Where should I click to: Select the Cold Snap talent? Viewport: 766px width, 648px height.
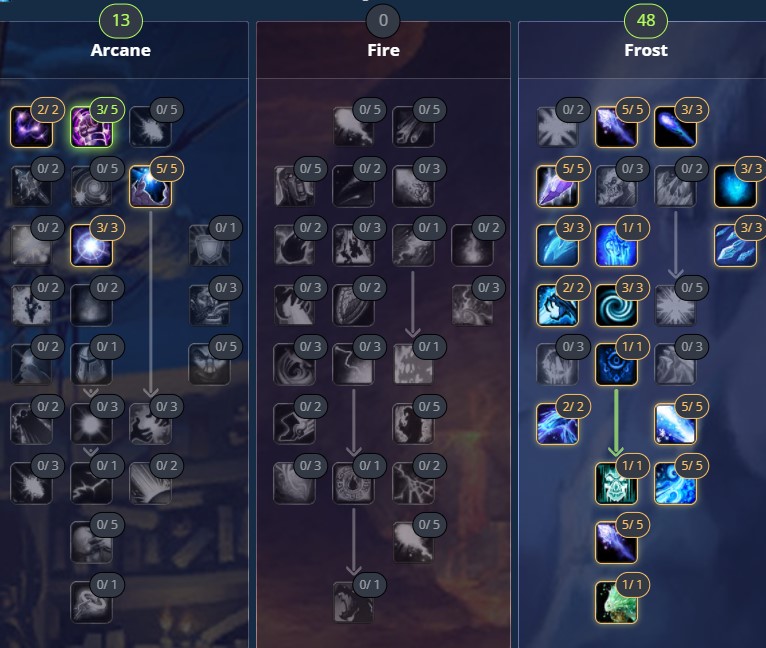(x=616, y=364)
